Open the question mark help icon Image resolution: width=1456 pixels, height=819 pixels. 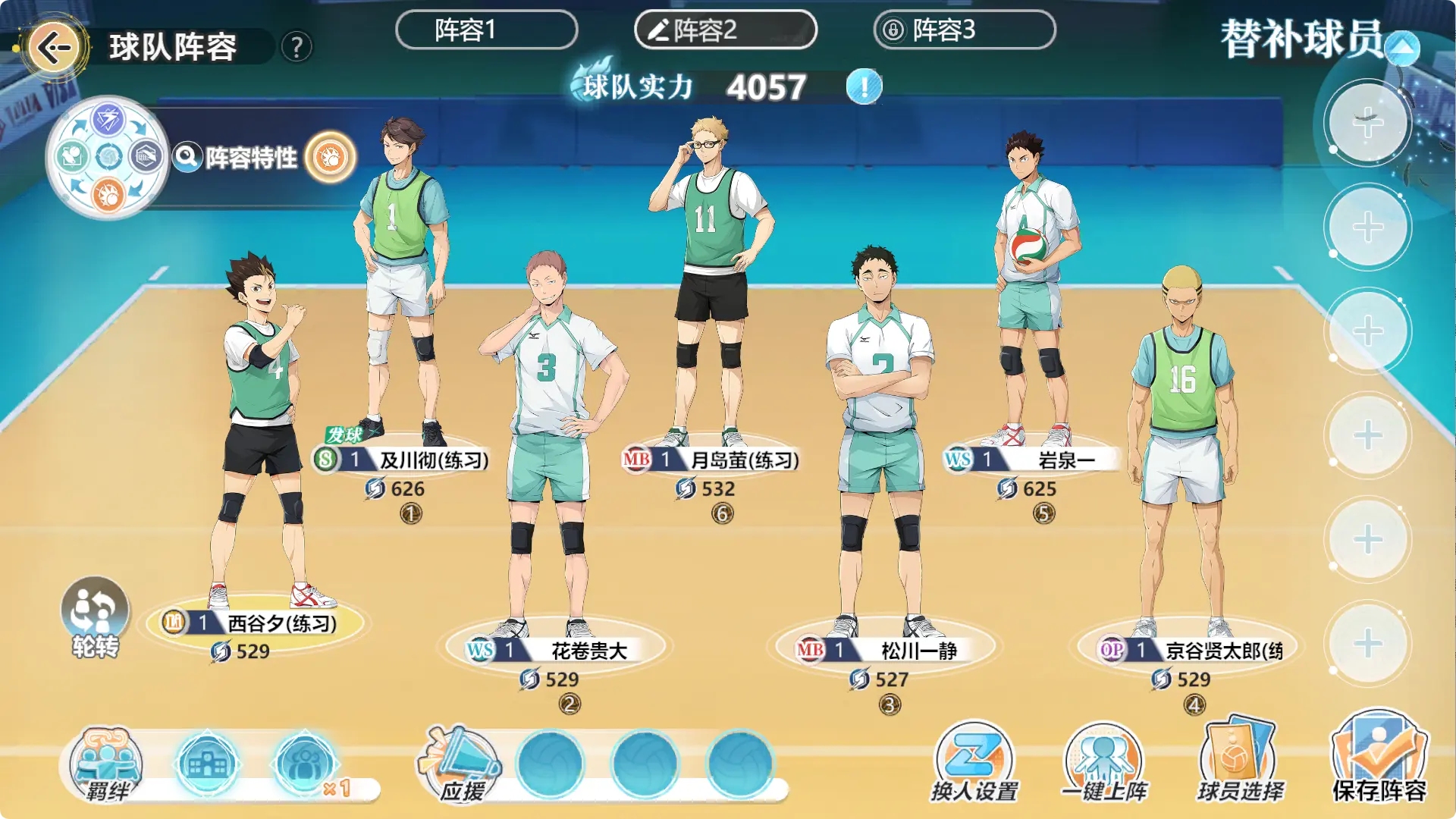coord(297,48)
